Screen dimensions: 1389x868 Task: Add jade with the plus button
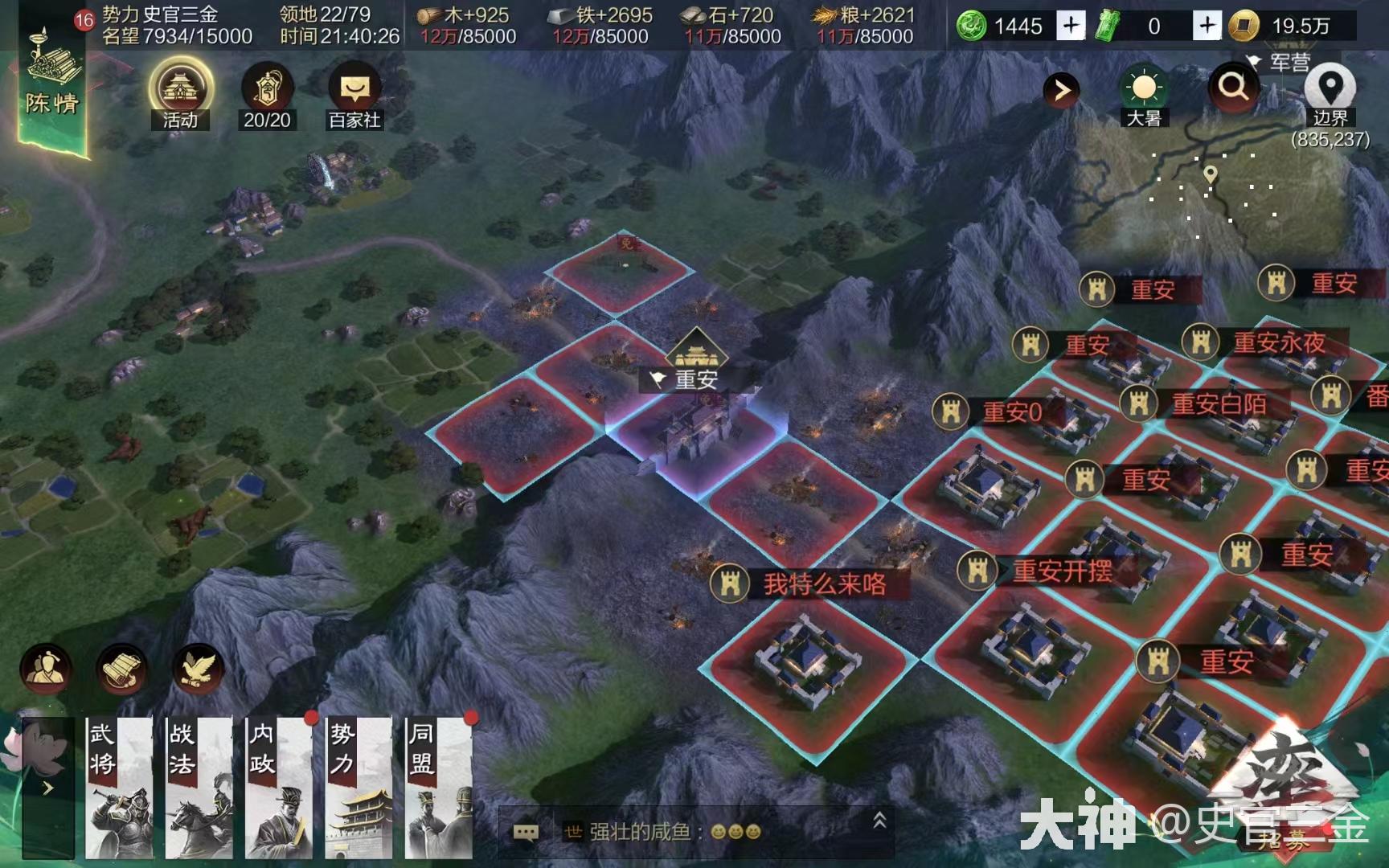(x=1070, y=26)
